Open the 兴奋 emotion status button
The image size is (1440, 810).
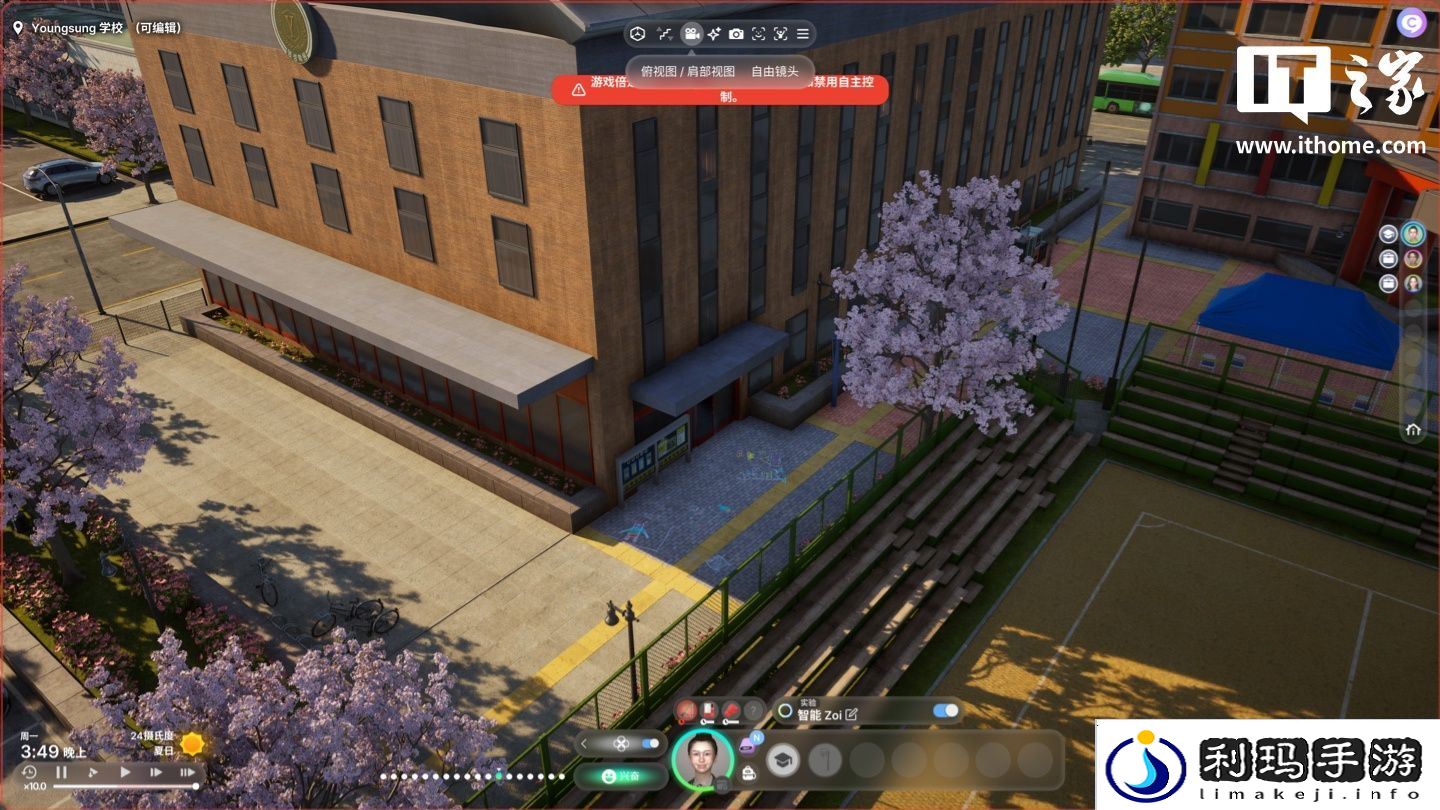coord(621,776)
